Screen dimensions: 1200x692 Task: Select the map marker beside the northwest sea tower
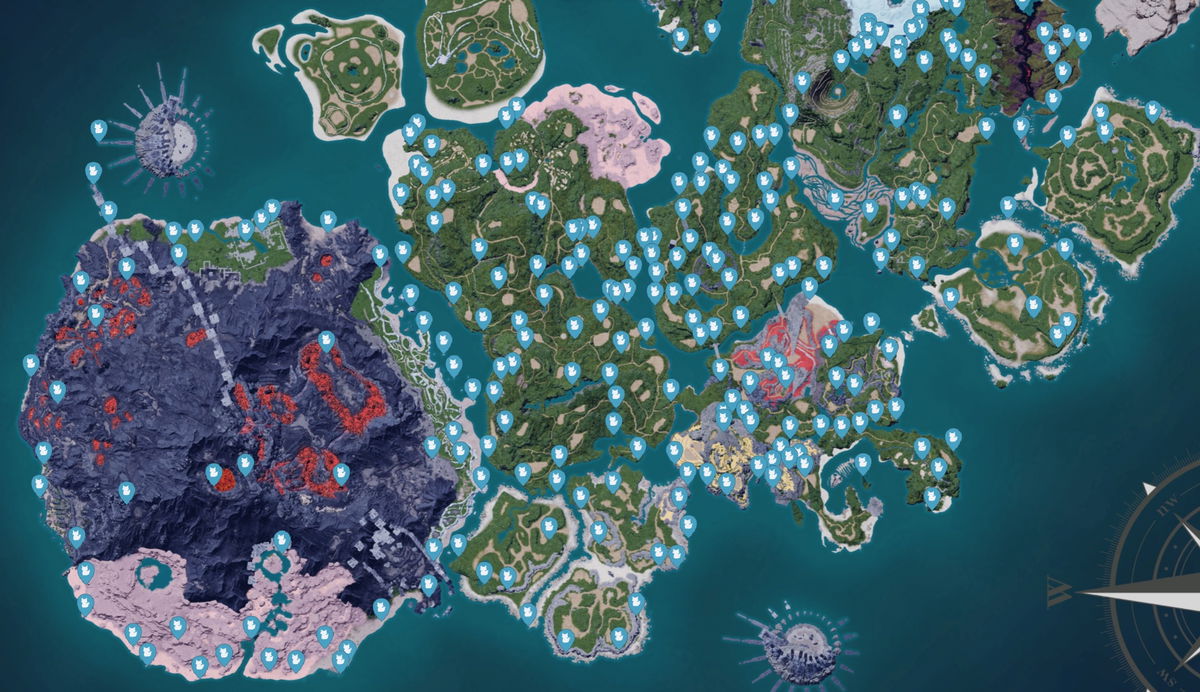click(x=99, y=129)
